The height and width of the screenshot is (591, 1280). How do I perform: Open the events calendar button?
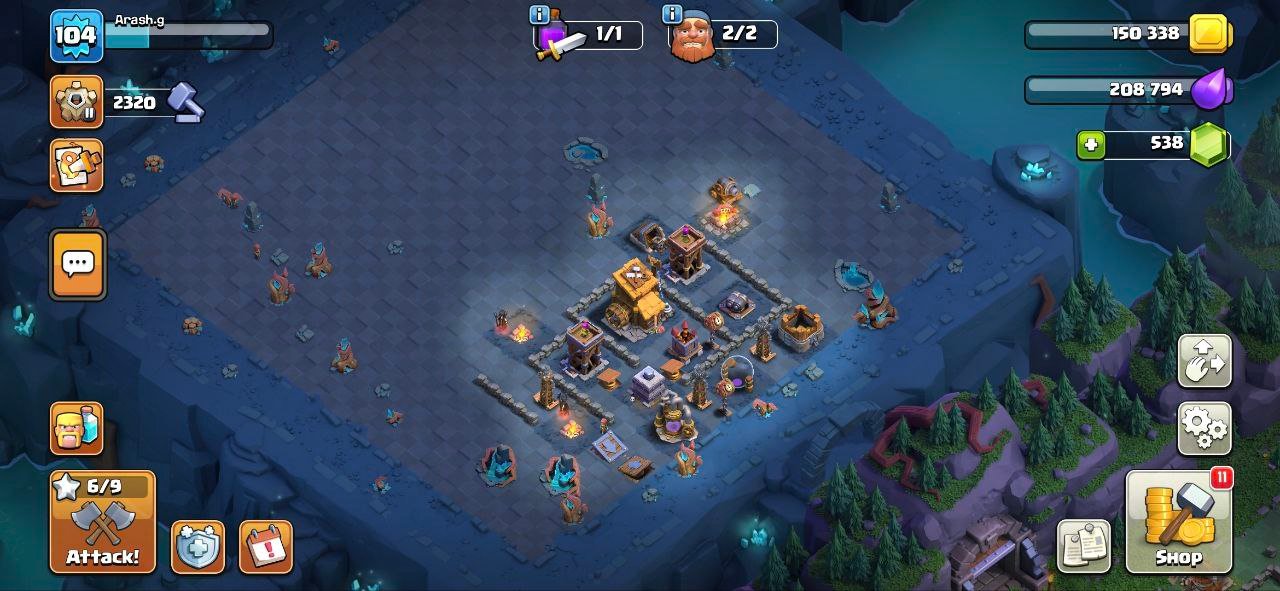266,547
